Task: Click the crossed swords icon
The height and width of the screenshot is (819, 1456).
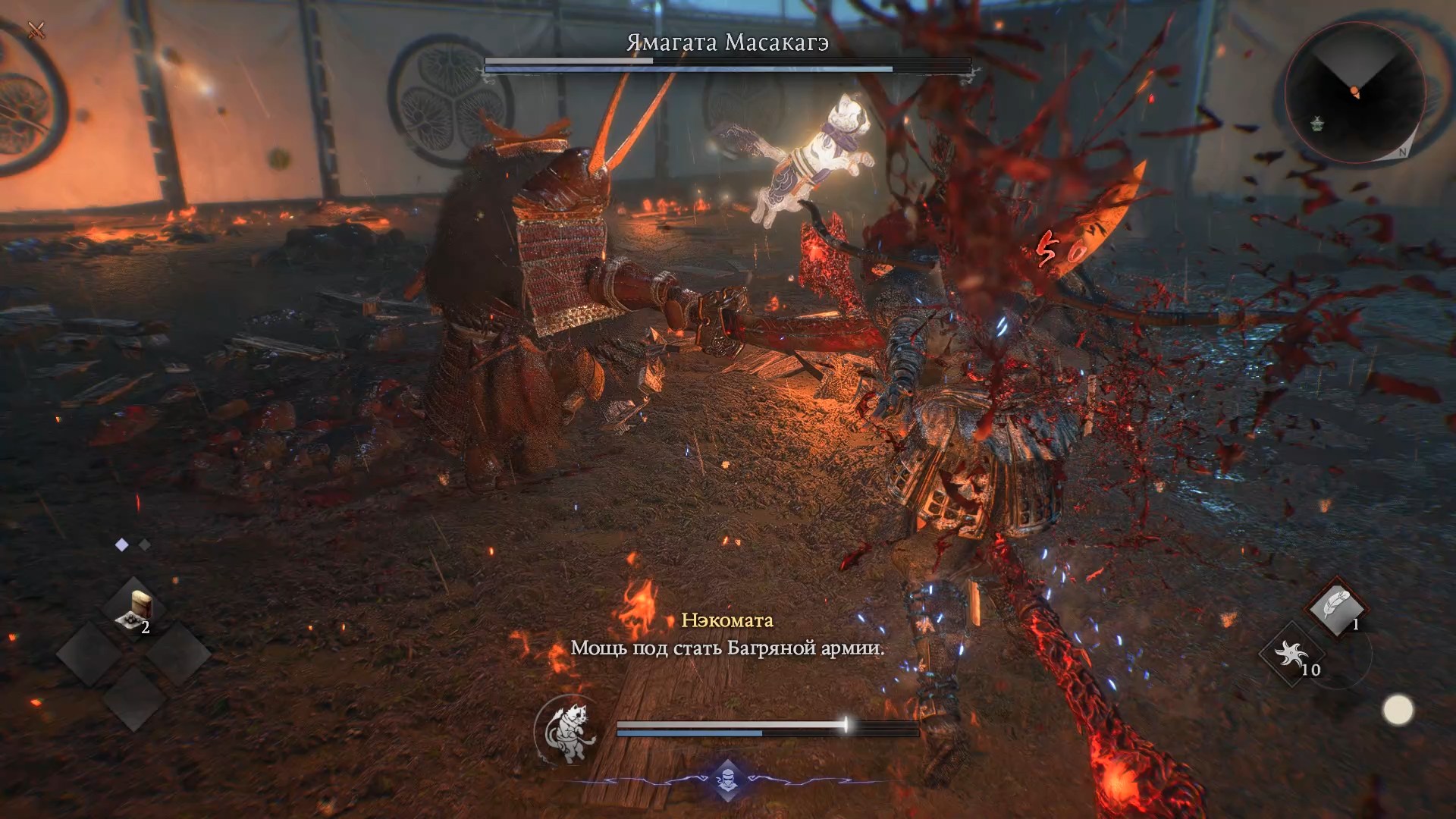Action: (x=36, y=30)
